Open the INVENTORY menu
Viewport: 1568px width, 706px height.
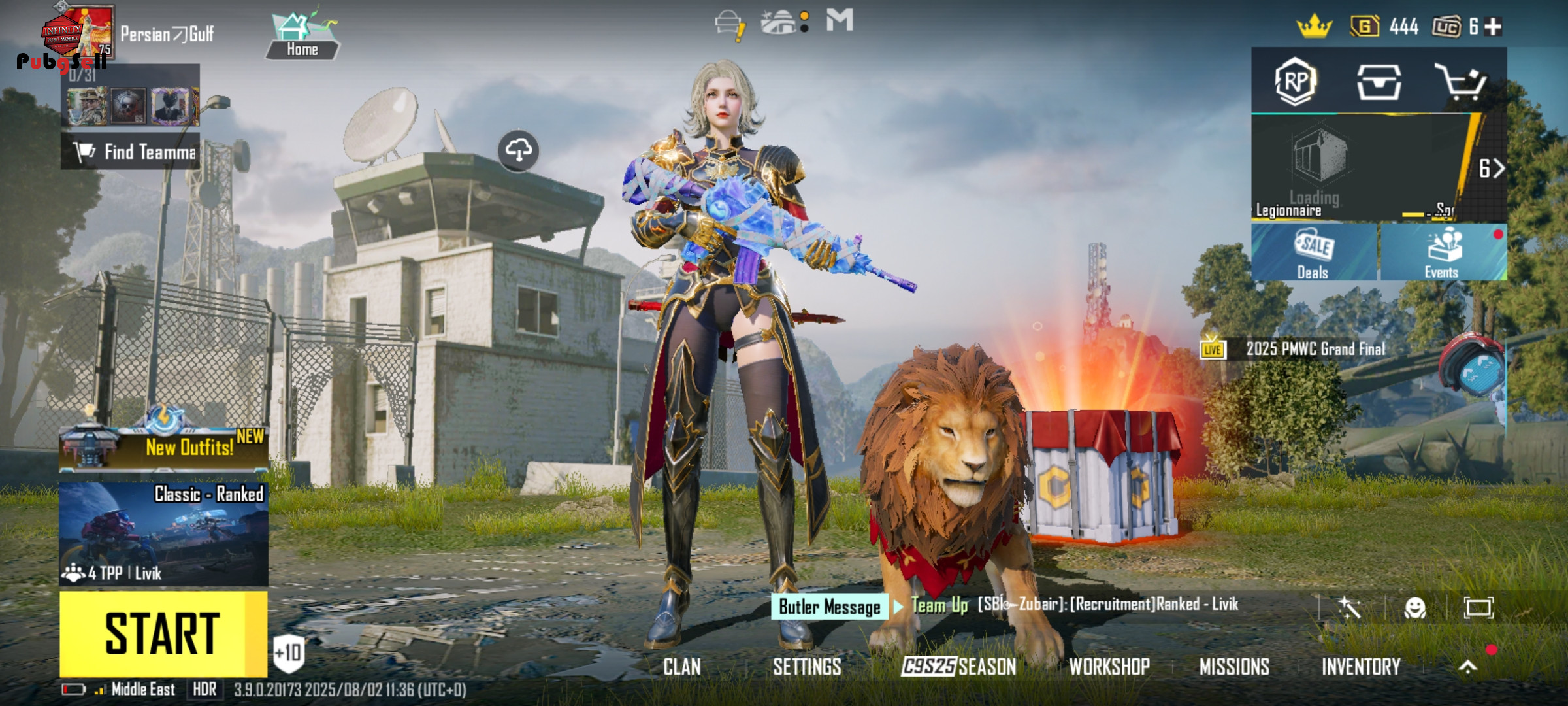click(1361, 667)
